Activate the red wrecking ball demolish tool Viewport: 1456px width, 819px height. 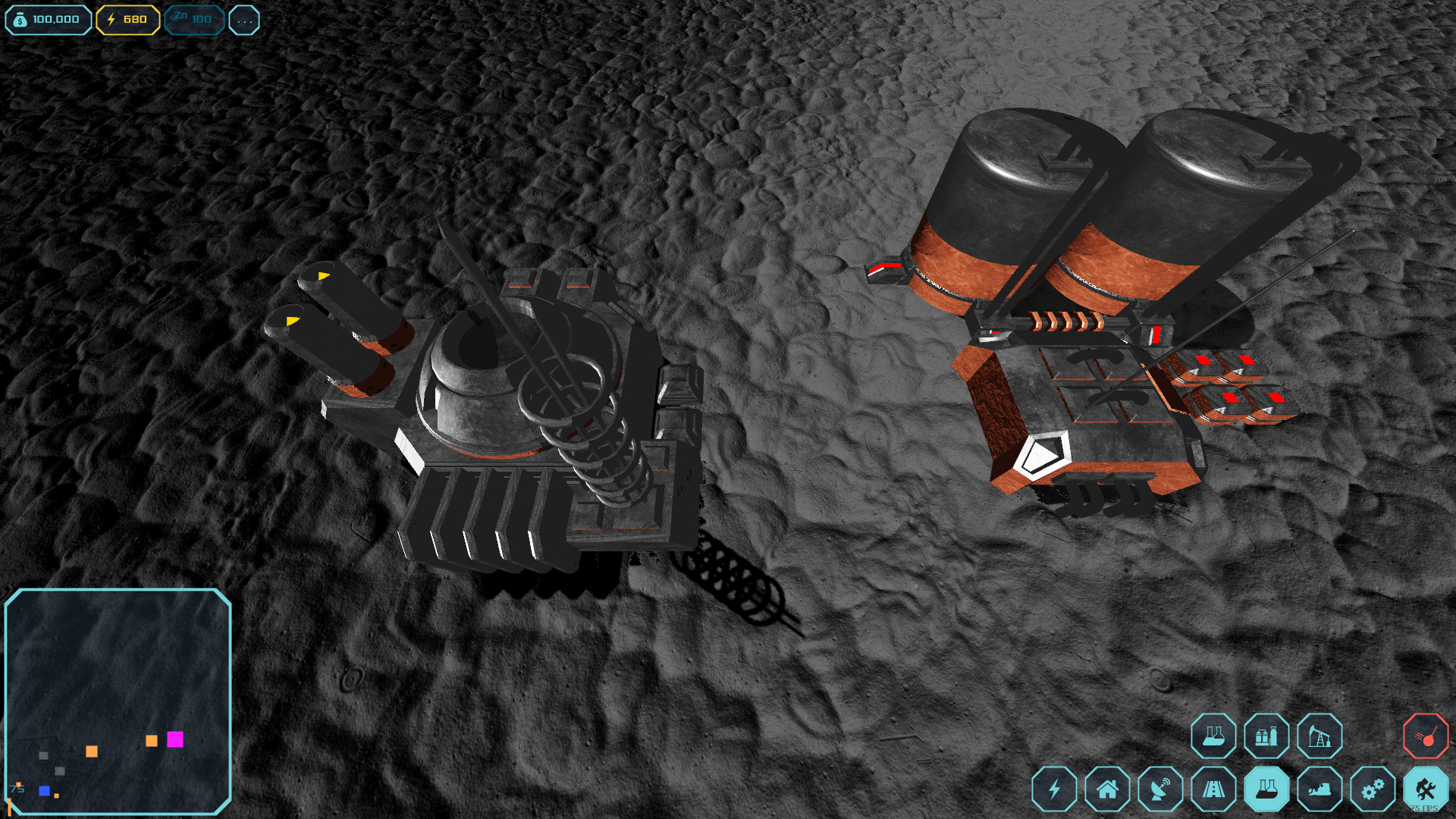[1426, 736]
